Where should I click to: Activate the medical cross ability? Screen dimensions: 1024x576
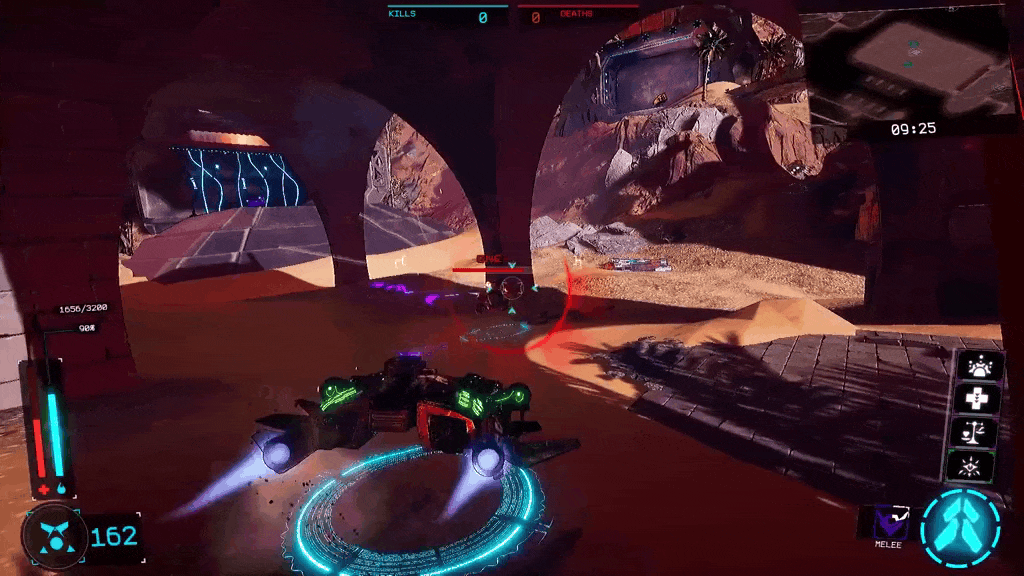[980, 398]
